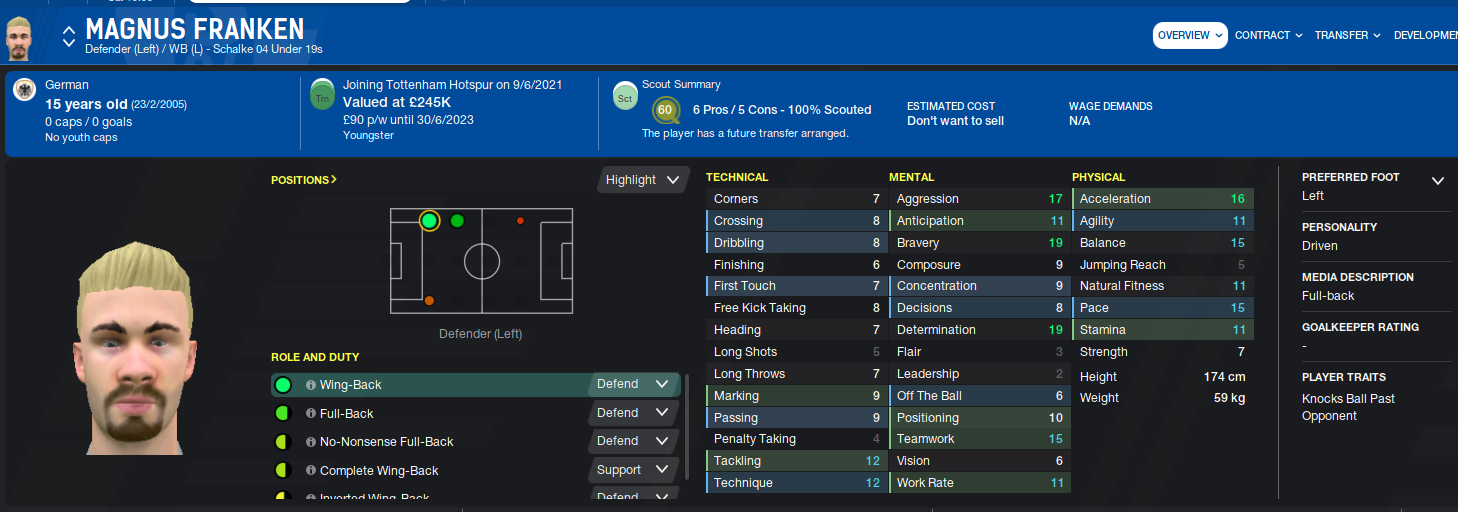Open the Overview dropdown tab
This screenshot has width=1458, height=512.
pyautogui.click(x=1190, y=36)
